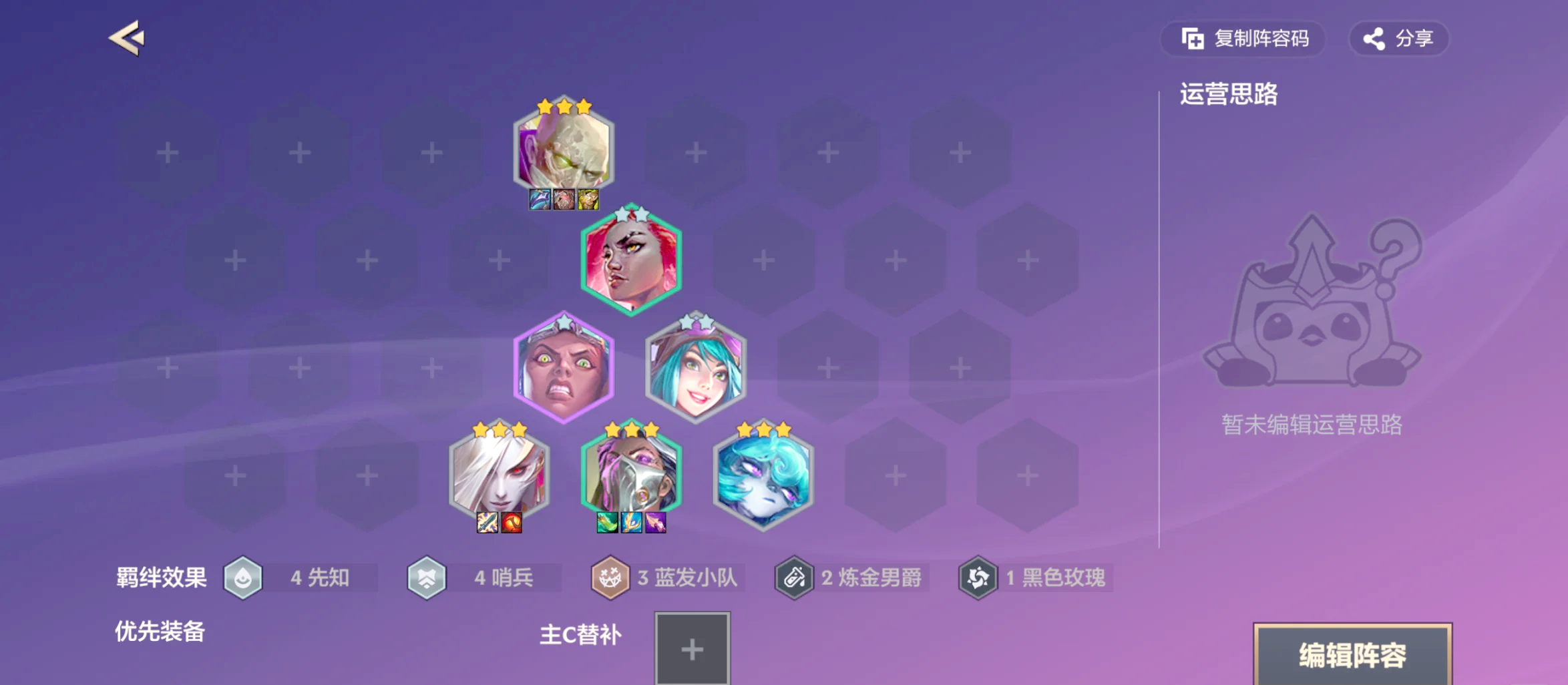Select the red-haired two-star champion portrait
The image size is (1568, 685).
[628, 260]
